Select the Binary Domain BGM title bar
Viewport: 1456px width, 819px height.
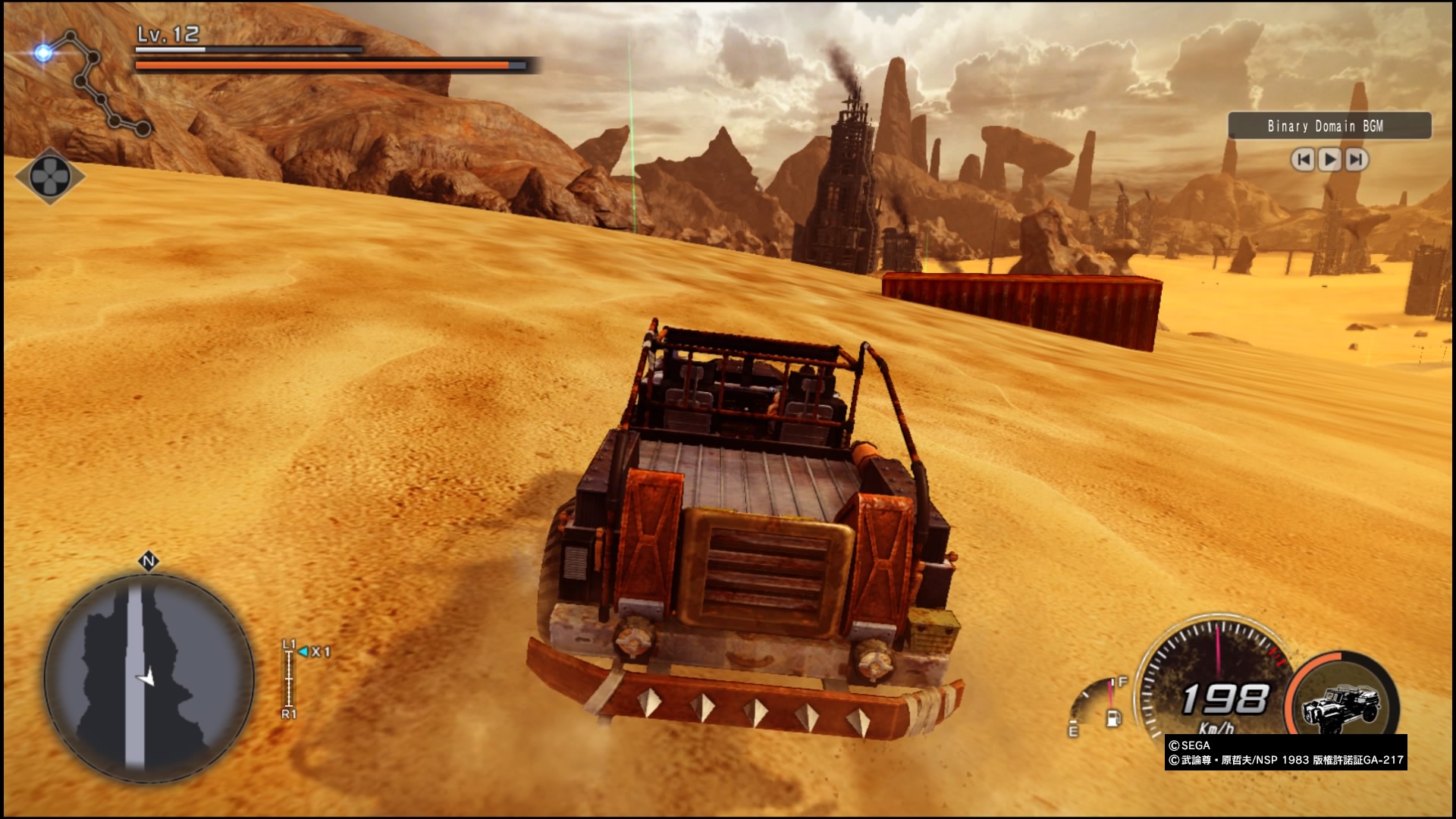[x=1329, y=126]
